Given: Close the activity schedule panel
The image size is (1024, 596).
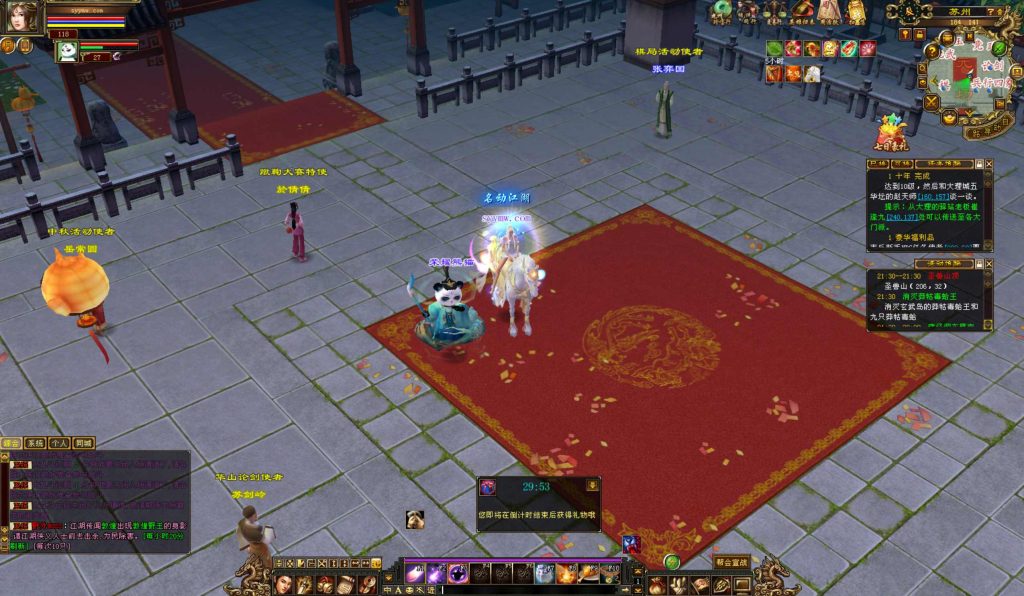Looking at the screenshot, I should coord(989,264).
